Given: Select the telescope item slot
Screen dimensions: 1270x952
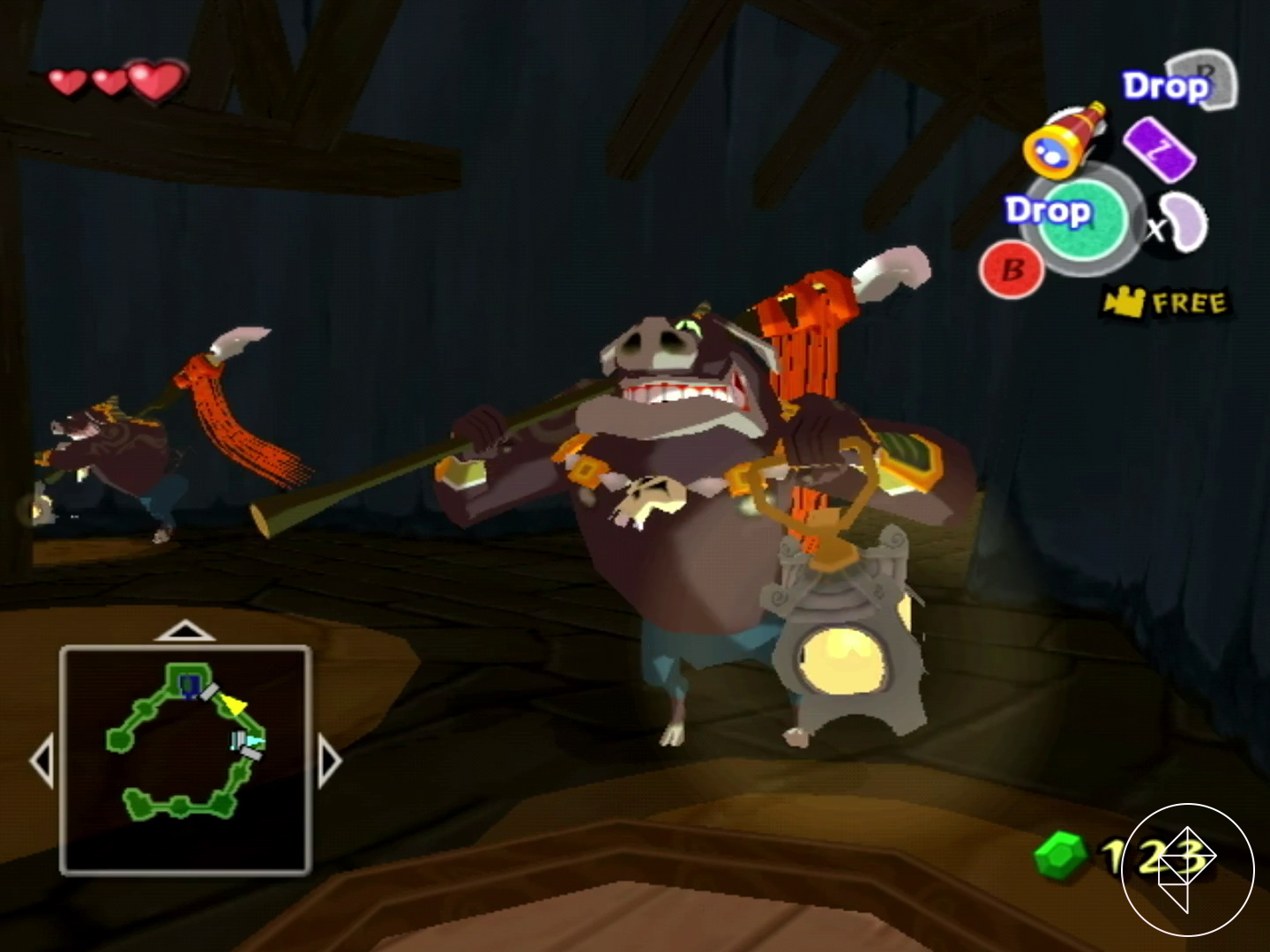Looking at the screenshot, I should 1065,139.
